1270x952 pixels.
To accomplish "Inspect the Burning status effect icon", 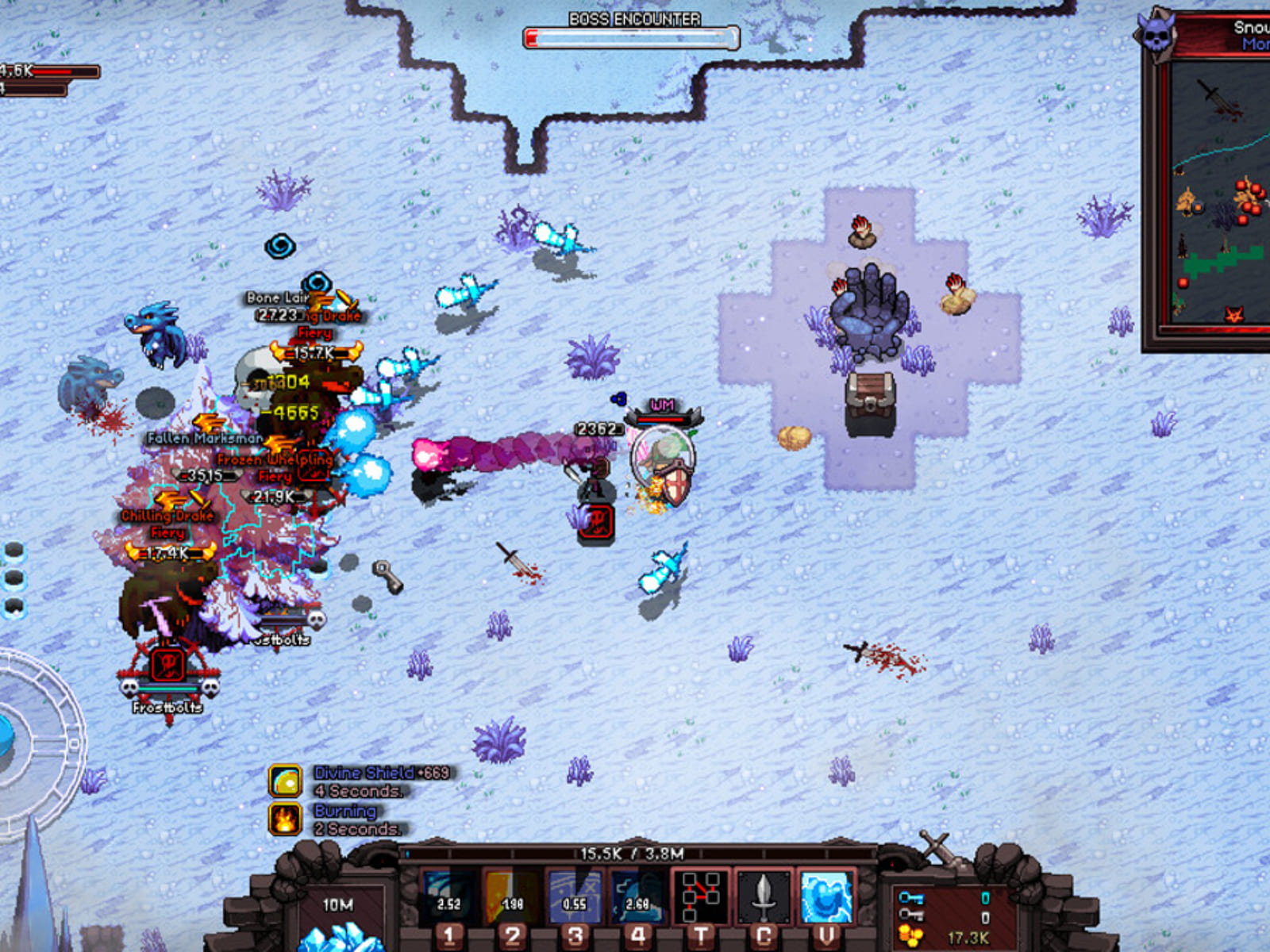I will coord(285,820).
